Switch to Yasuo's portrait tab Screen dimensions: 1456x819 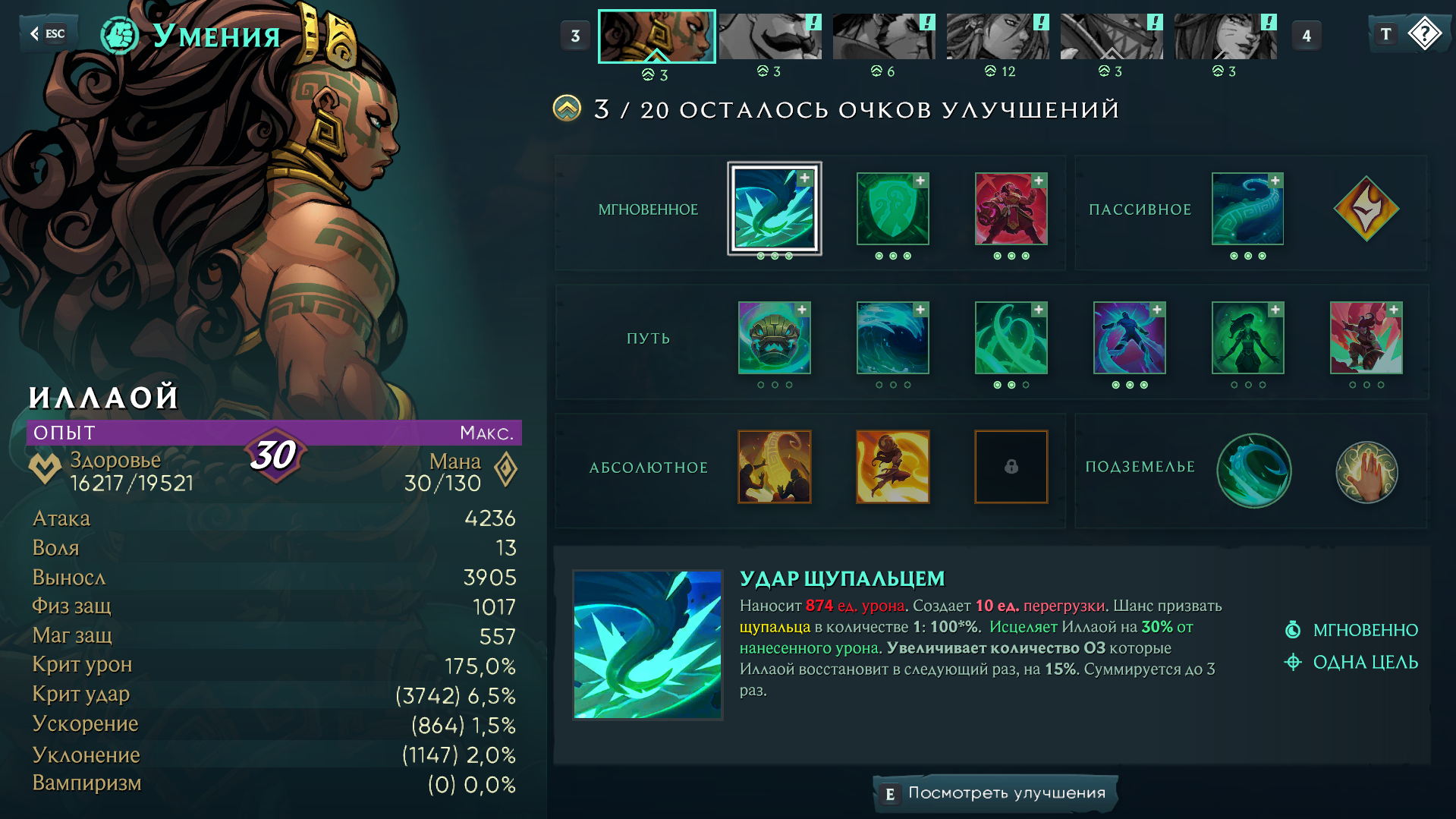(883, 36)
